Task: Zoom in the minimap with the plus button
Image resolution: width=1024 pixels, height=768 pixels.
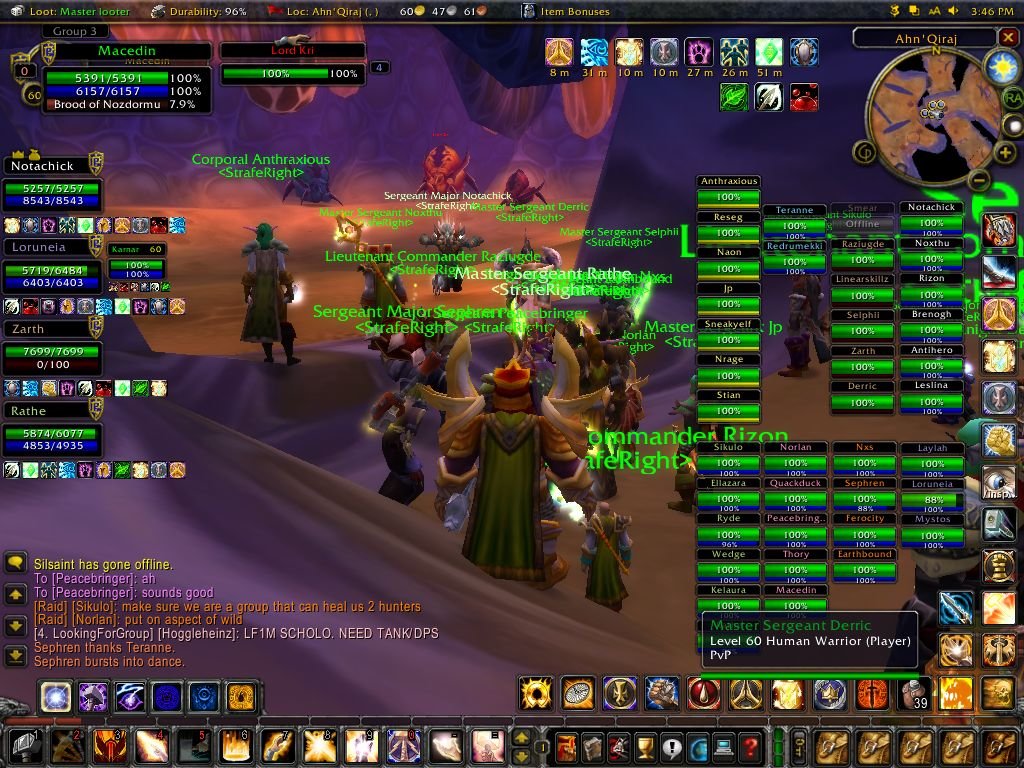Action: coord(1005,152)
